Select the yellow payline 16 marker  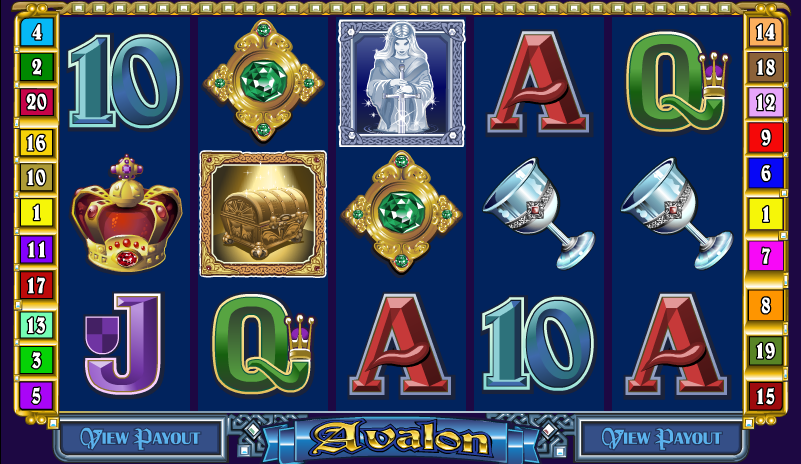point(36,142)
